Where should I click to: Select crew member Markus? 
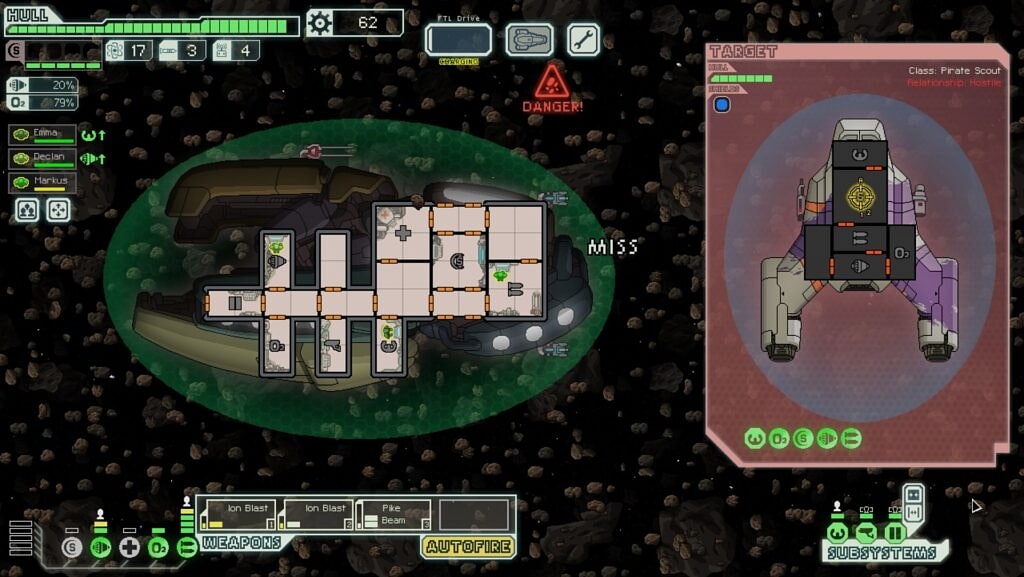[x=43, y=183]
